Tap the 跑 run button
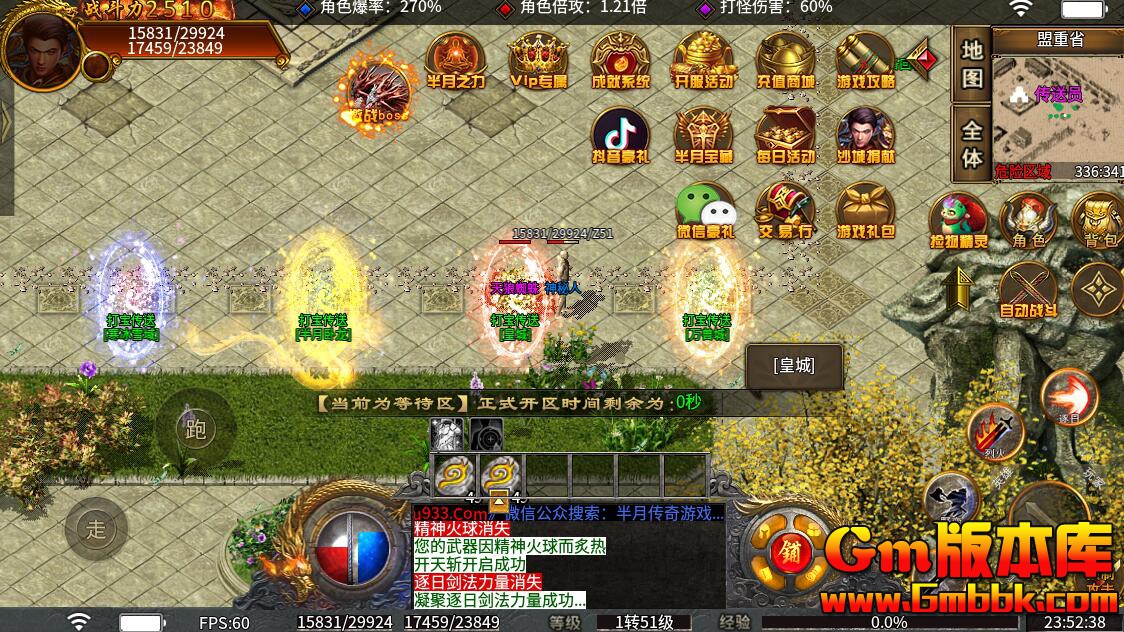 pos(196,429)
